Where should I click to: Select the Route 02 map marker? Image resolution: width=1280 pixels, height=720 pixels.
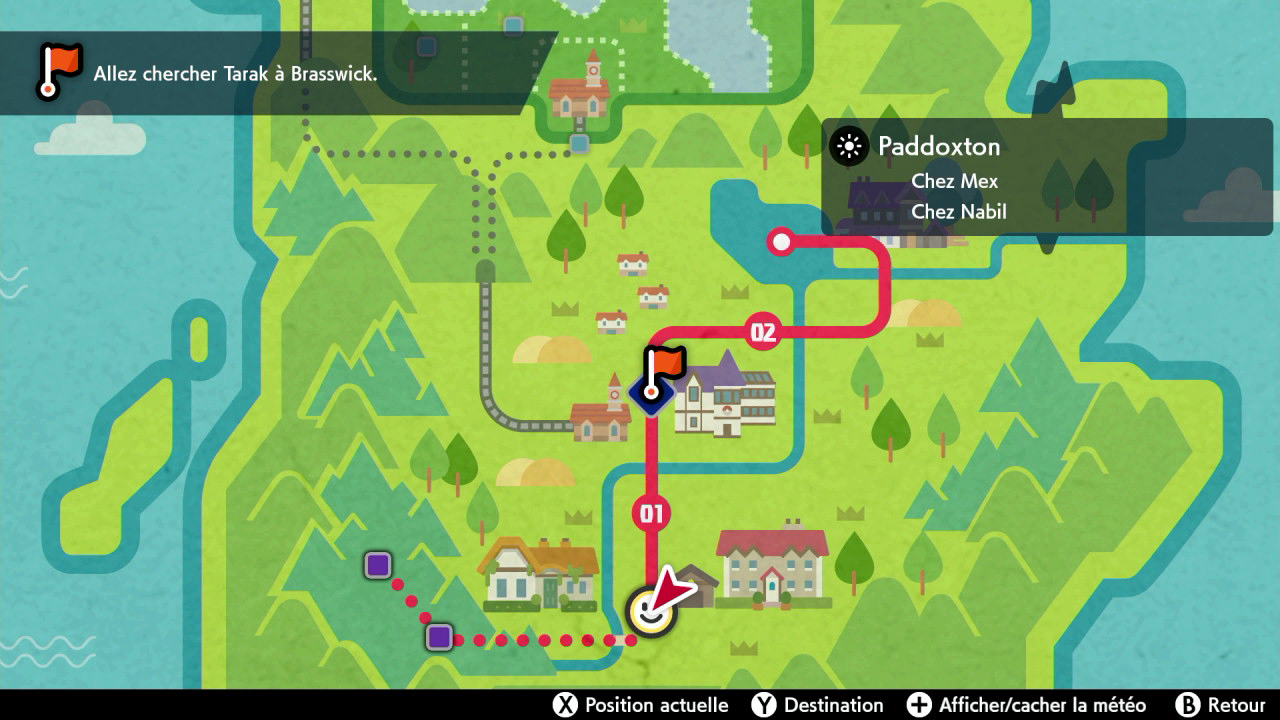763,332
